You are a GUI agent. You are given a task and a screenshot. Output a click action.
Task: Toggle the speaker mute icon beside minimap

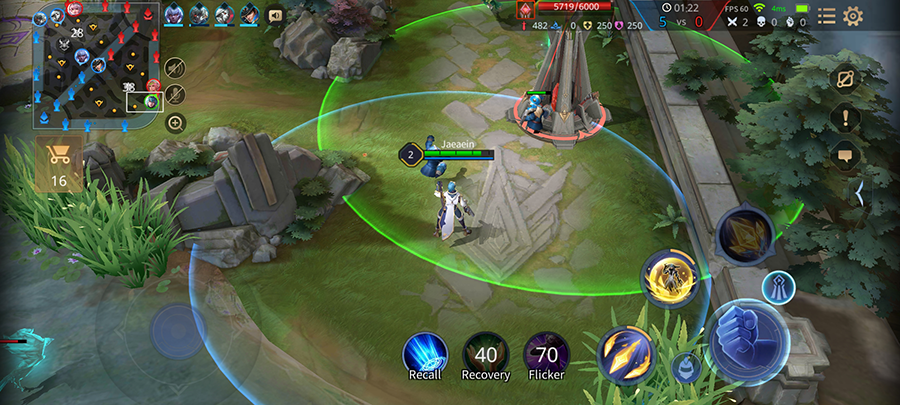click(176, 67)
